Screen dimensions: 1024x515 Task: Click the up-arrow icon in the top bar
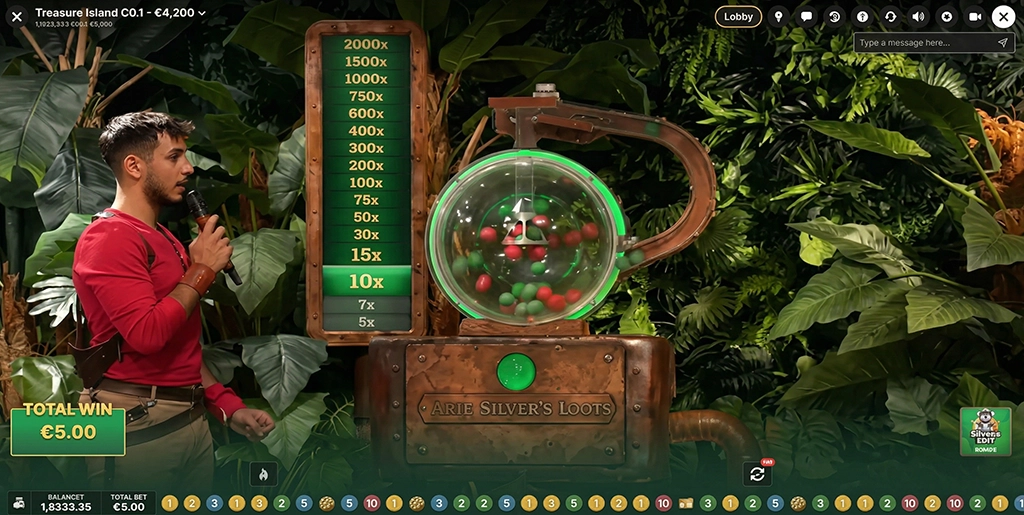tap(862, 16)
